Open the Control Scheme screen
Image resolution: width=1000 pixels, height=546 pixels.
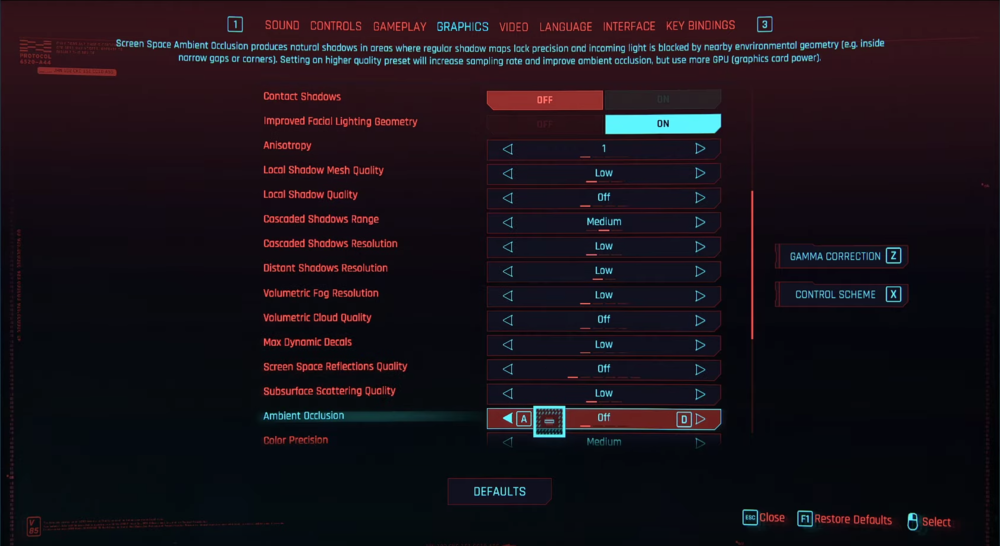842,295
